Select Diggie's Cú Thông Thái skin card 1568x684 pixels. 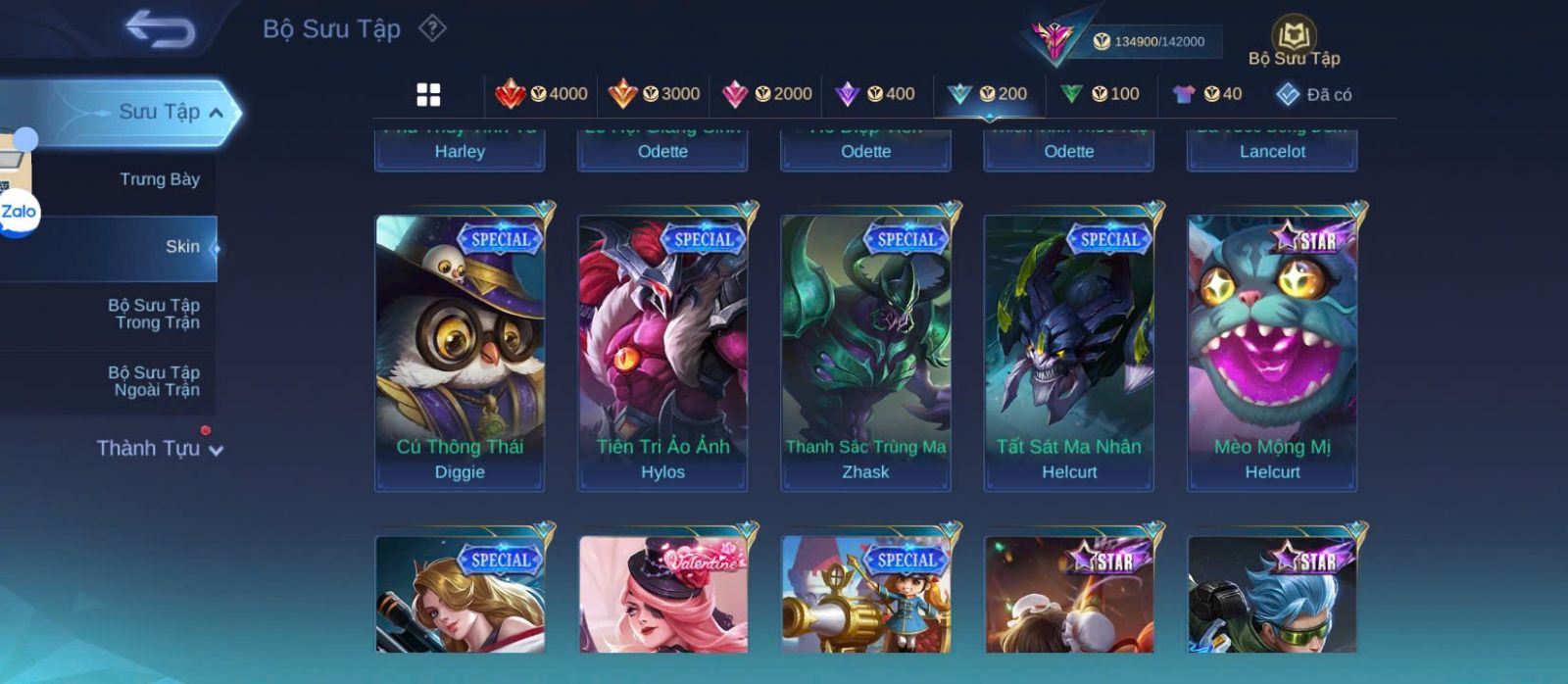[460, 350]
